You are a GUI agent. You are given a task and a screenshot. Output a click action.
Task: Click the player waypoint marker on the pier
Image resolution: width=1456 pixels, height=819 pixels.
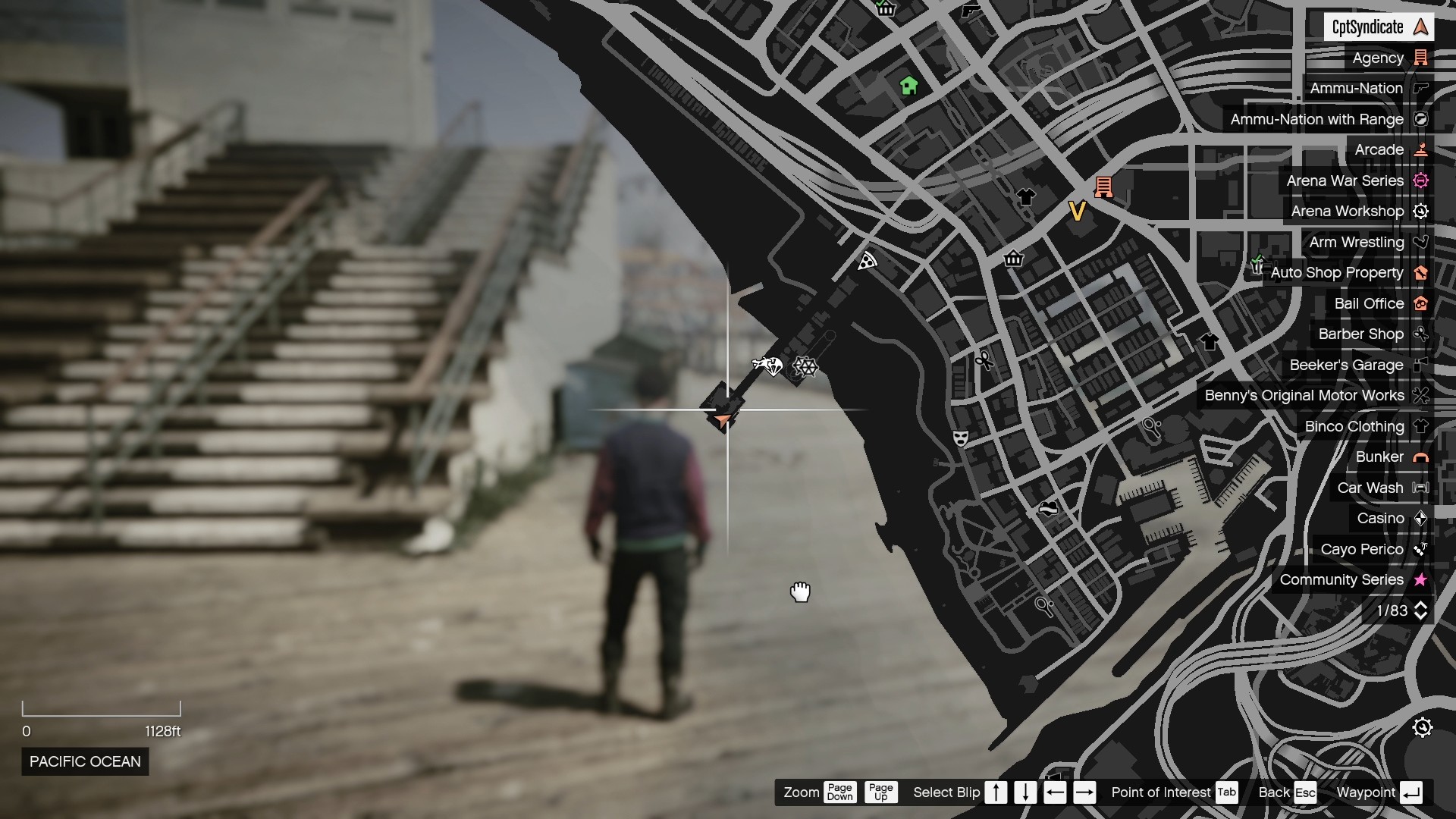(720, 419)
